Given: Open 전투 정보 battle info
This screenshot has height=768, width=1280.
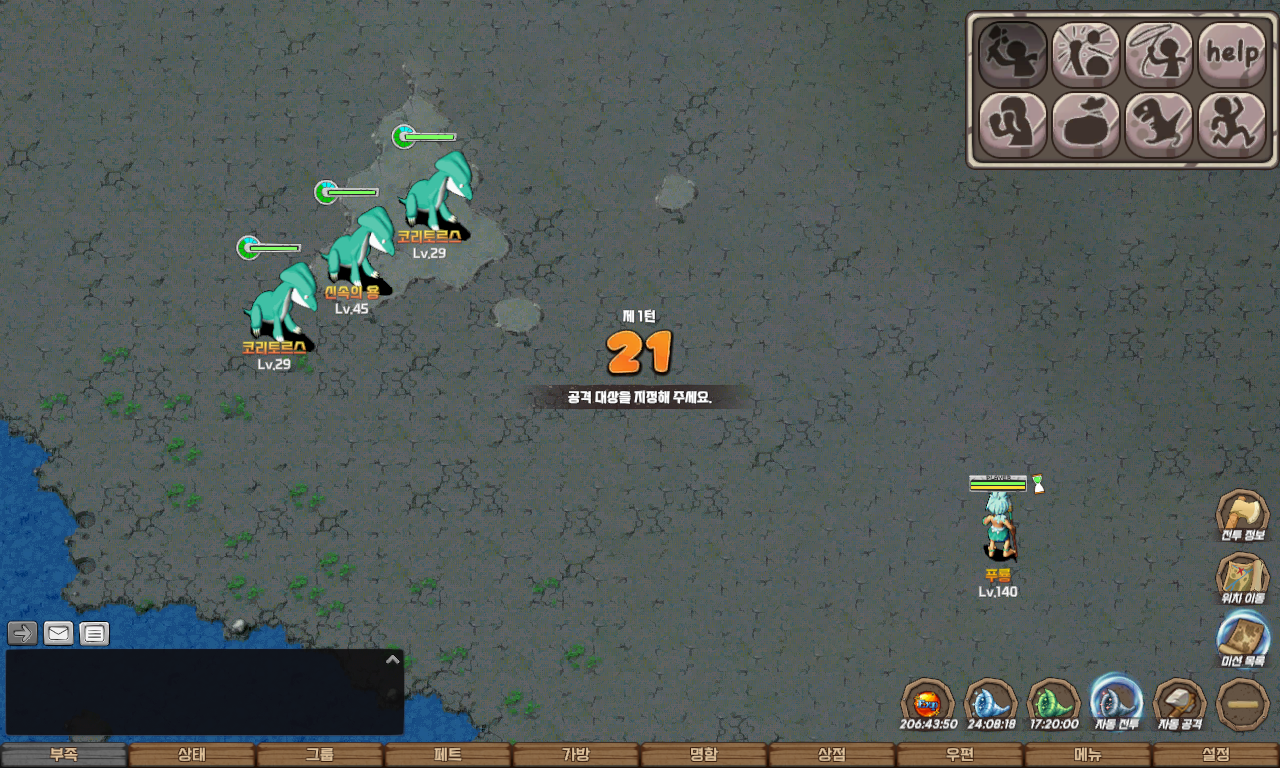Looking at the screenshot, I should click(x=1242, y=516).
